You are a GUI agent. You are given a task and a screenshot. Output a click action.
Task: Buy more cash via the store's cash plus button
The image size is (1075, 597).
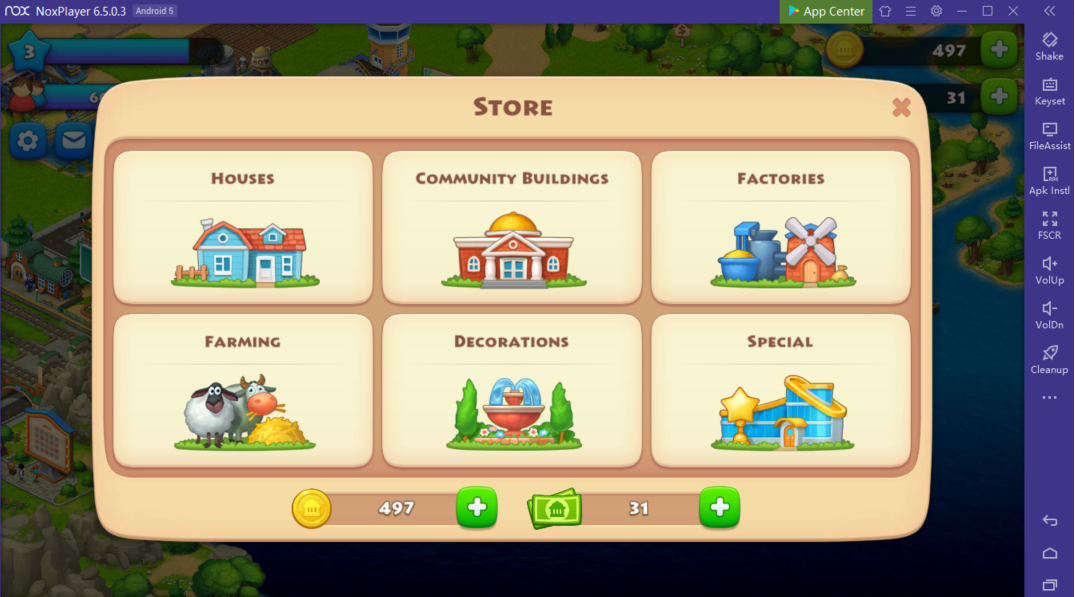pos(720,508)
